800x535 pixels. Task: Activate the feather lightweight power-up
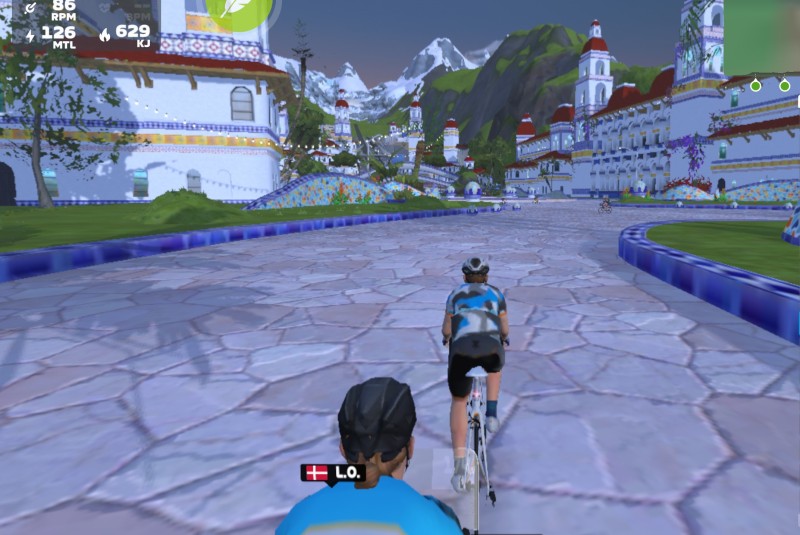click(238, 10)
